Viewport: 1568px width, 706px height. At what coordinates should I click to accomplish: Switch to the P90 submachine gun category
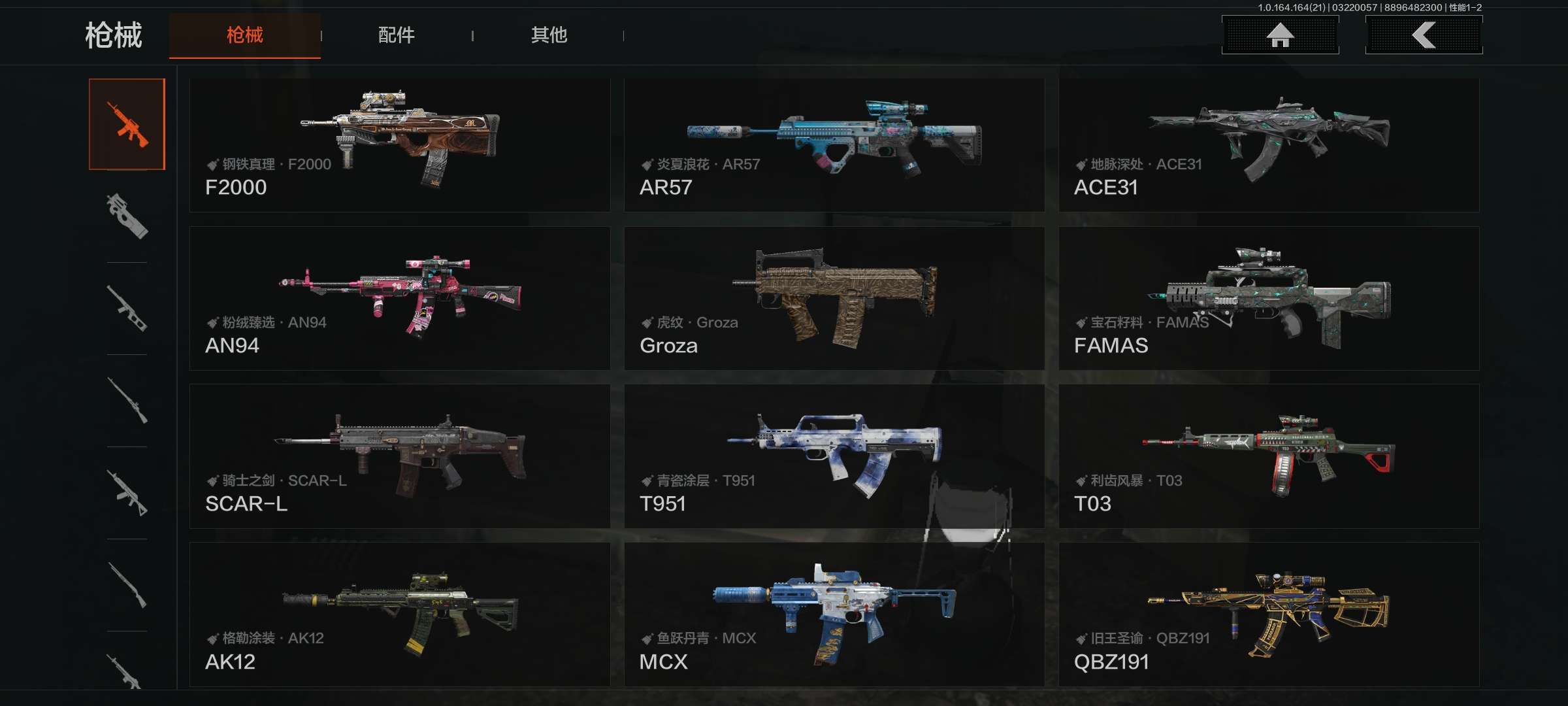(127, 216)
